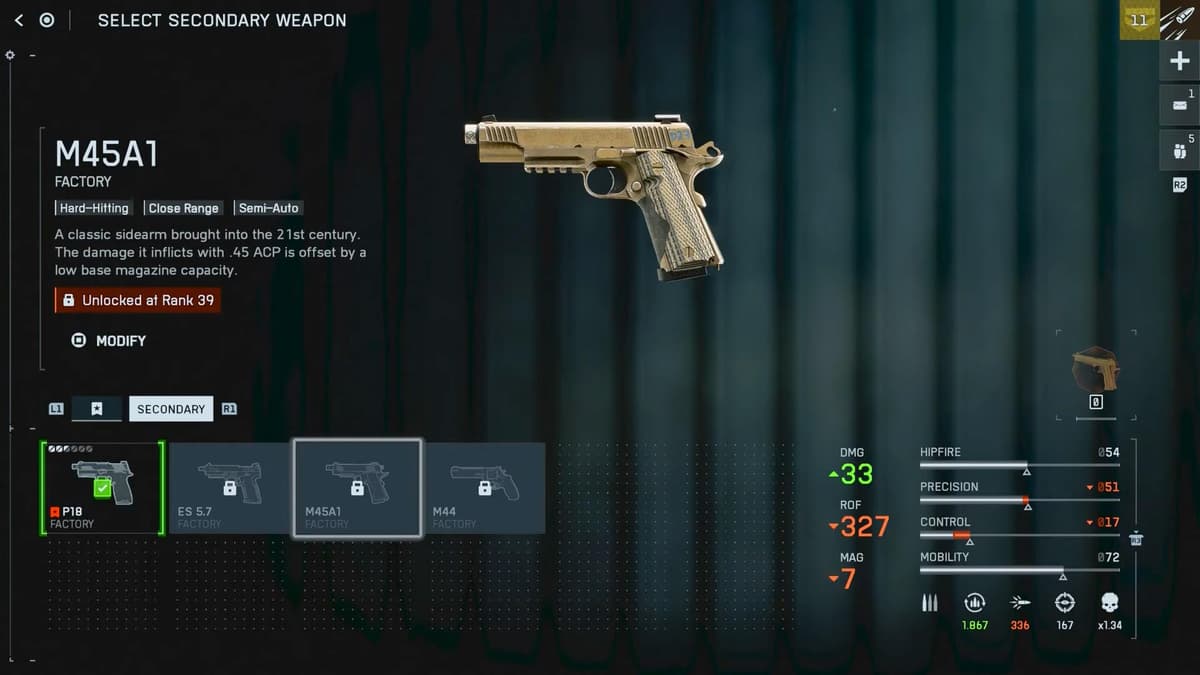Click the plus icon in right sidebar
Screen dimensions: 1200x675
[x=1179, y=62]
